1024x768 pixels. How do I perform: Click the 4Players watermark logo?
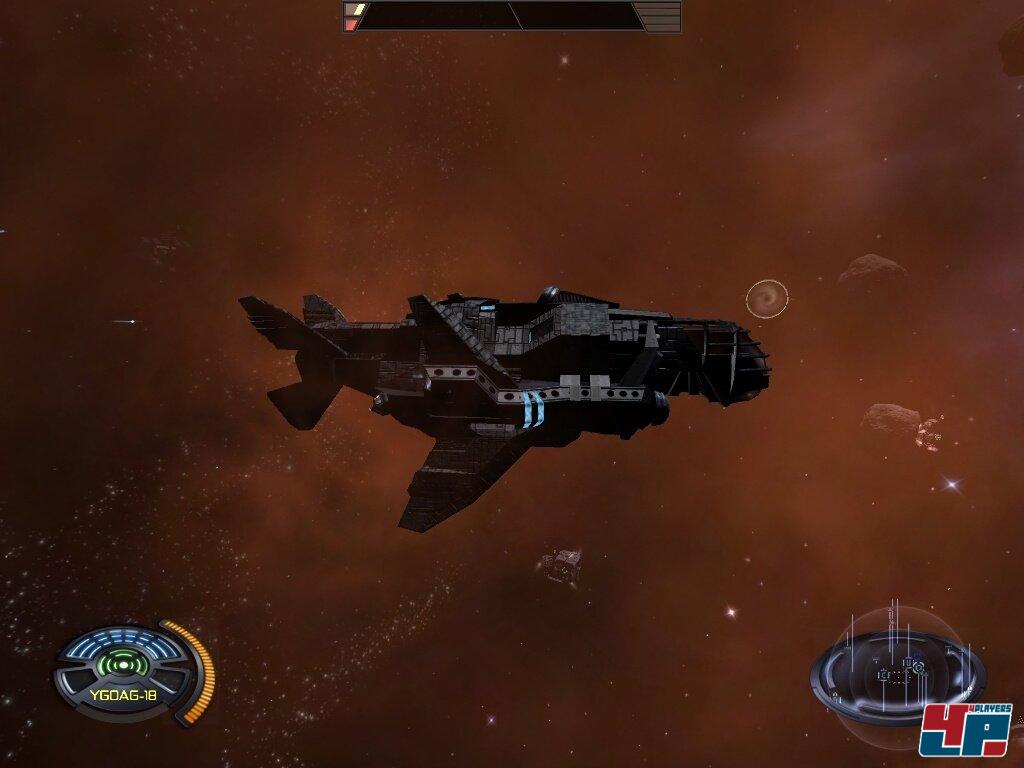(x=965, y=730)
